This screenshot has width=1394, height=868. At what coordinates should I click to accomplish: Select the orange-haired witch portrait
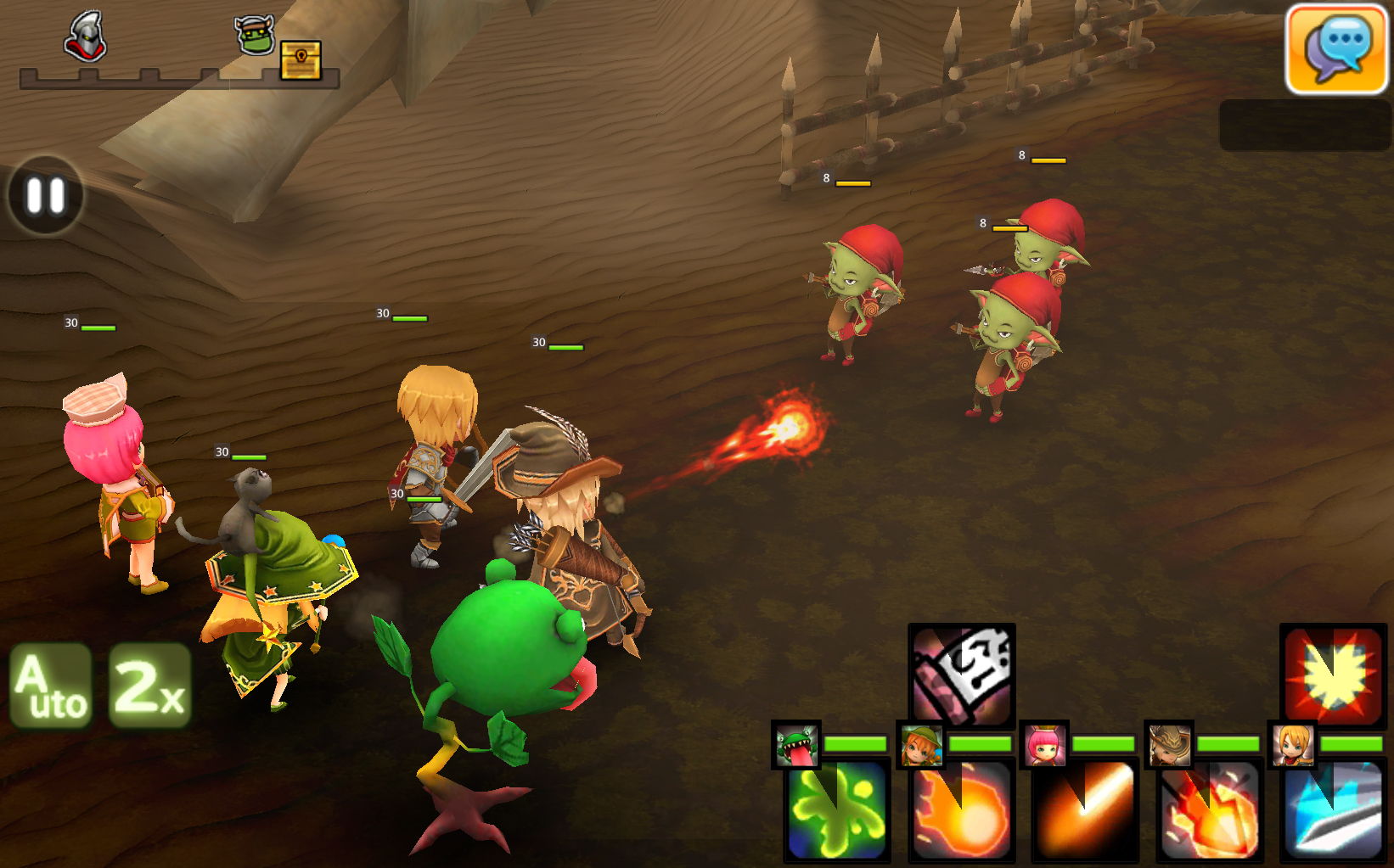pyautogui.click(x=921, y=745)
